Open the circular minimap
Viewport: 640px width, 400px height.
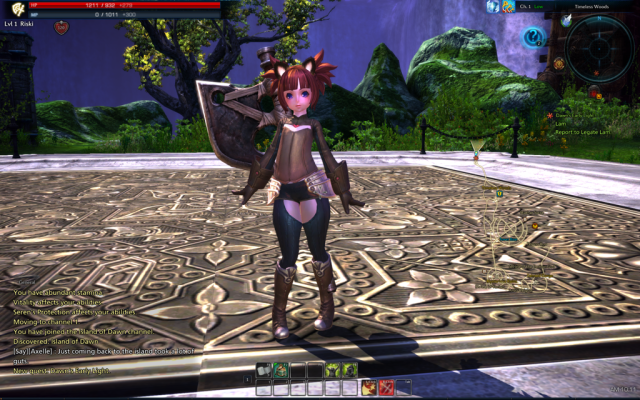[598, 47]
